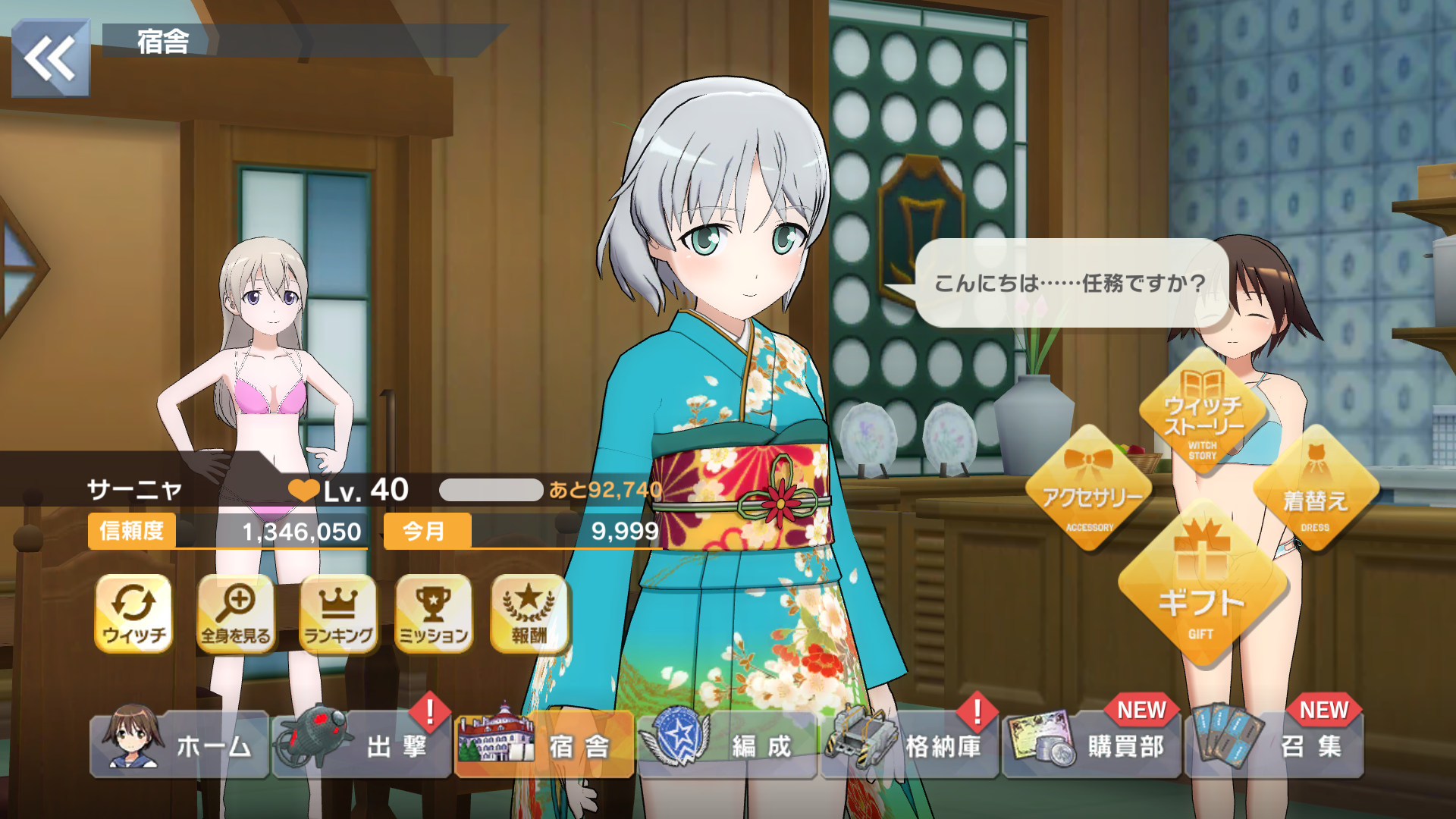Open the full-body view (全身を見る)
Viewport: 1456px width, 819px height.
point(236,613)
